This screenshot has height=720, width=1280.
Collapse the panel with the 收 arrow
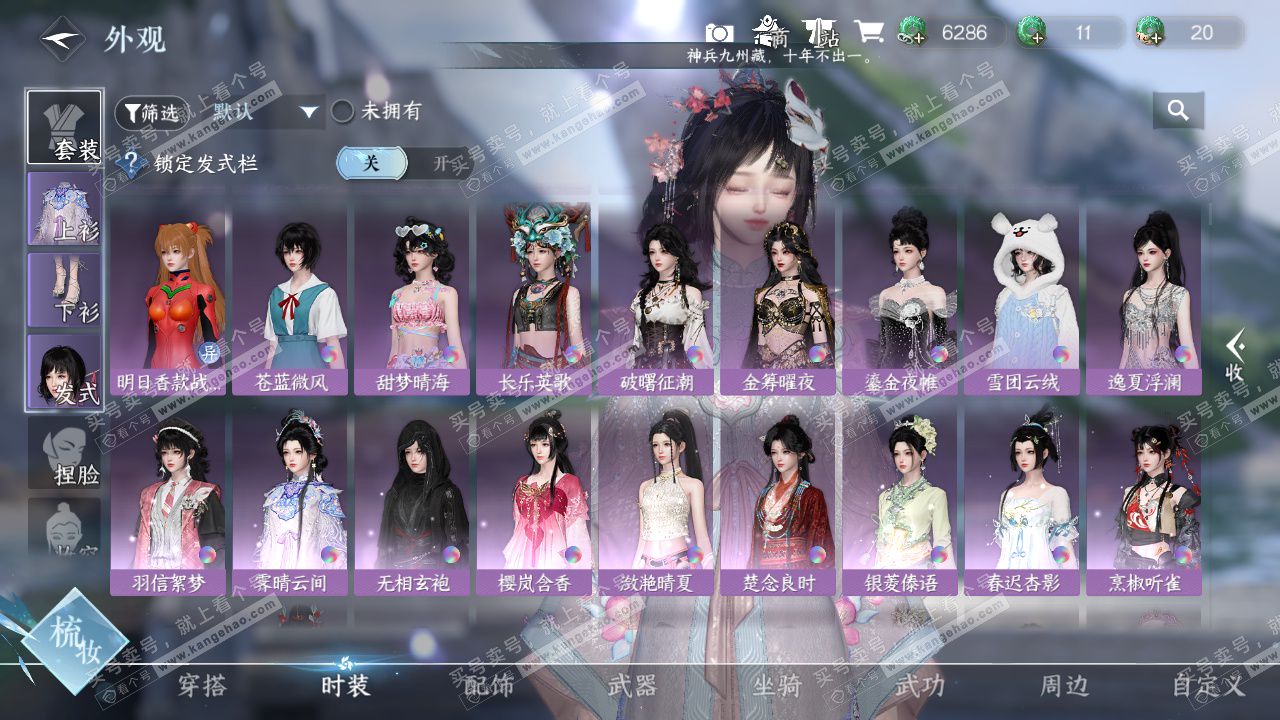point(1236,355)
